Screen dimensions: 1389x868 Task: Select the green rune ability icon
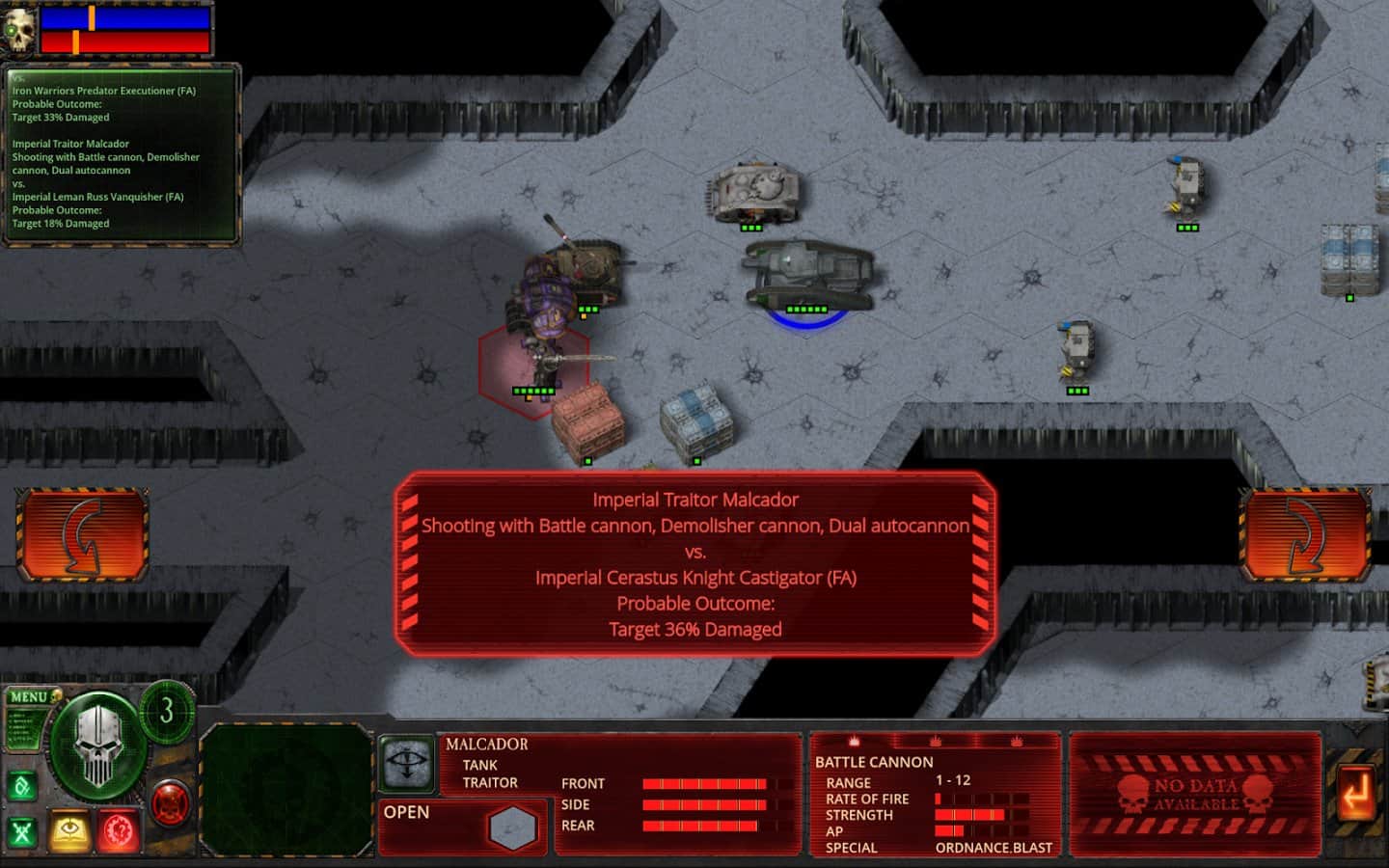[x=21, y=785]
